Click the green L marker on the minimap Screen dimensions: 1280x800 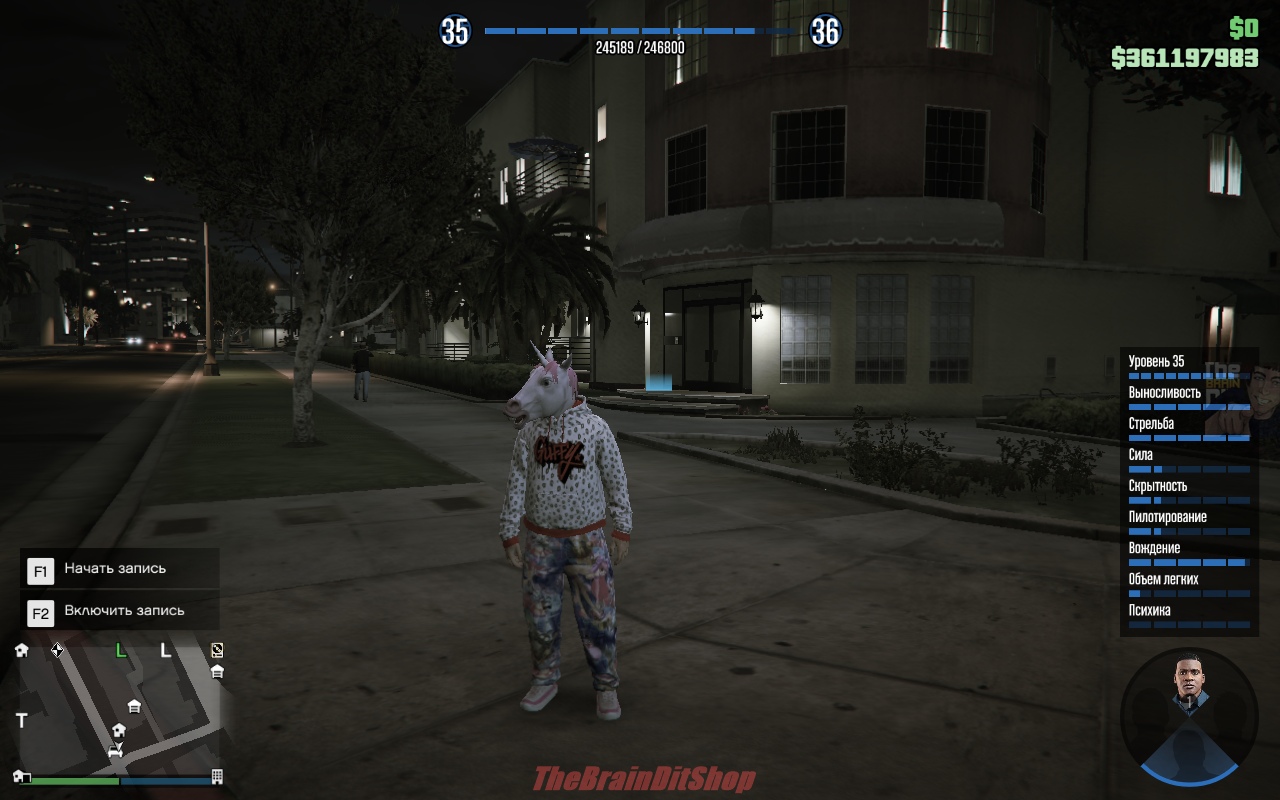121,651
